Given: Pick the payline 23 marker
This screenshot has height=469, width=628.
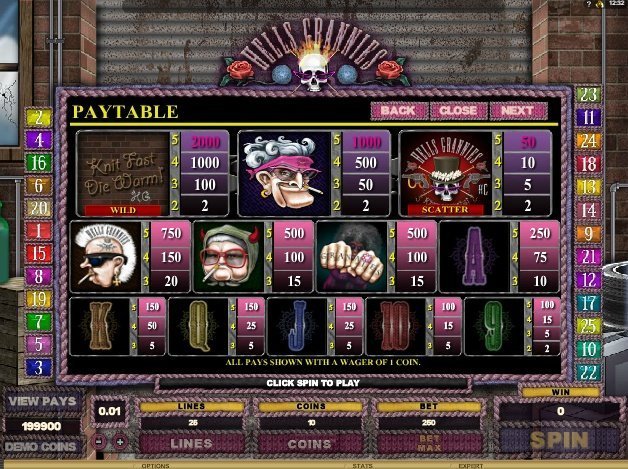Looking at the screenshot, I should (588, 95).
